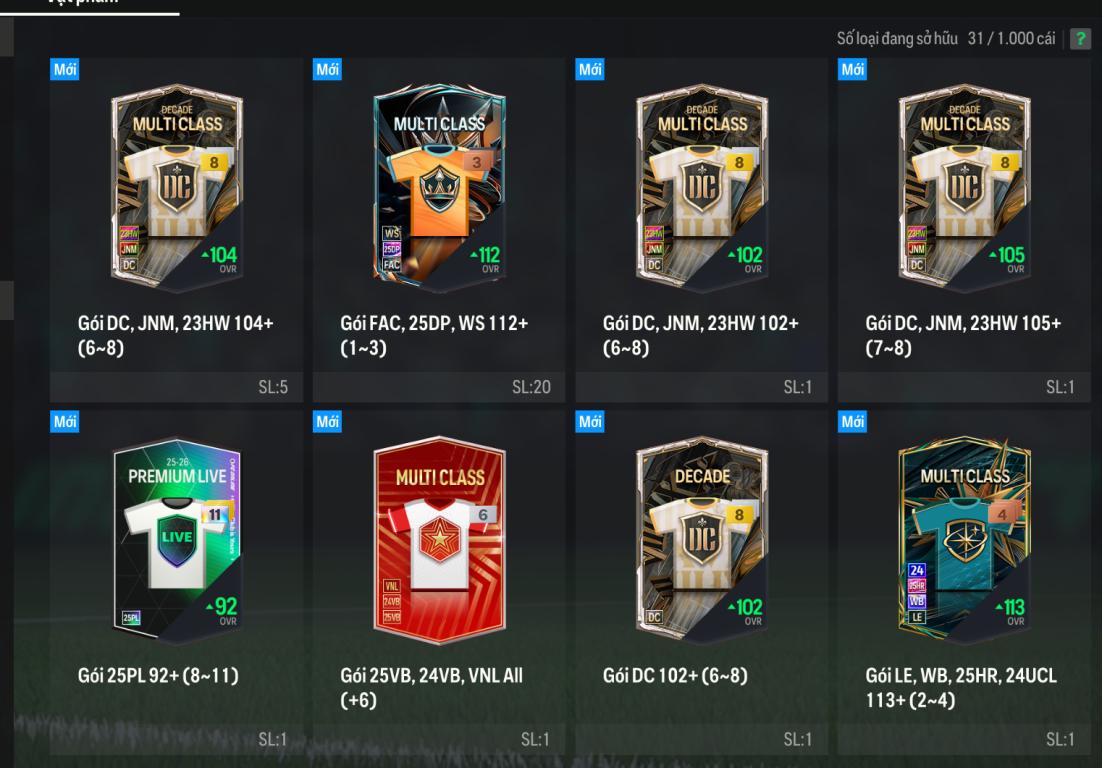Open the Gói FAC, 25DP, WS 112+ pack
This screenshot has width=1102, height=768.
[x=439, y=190]
